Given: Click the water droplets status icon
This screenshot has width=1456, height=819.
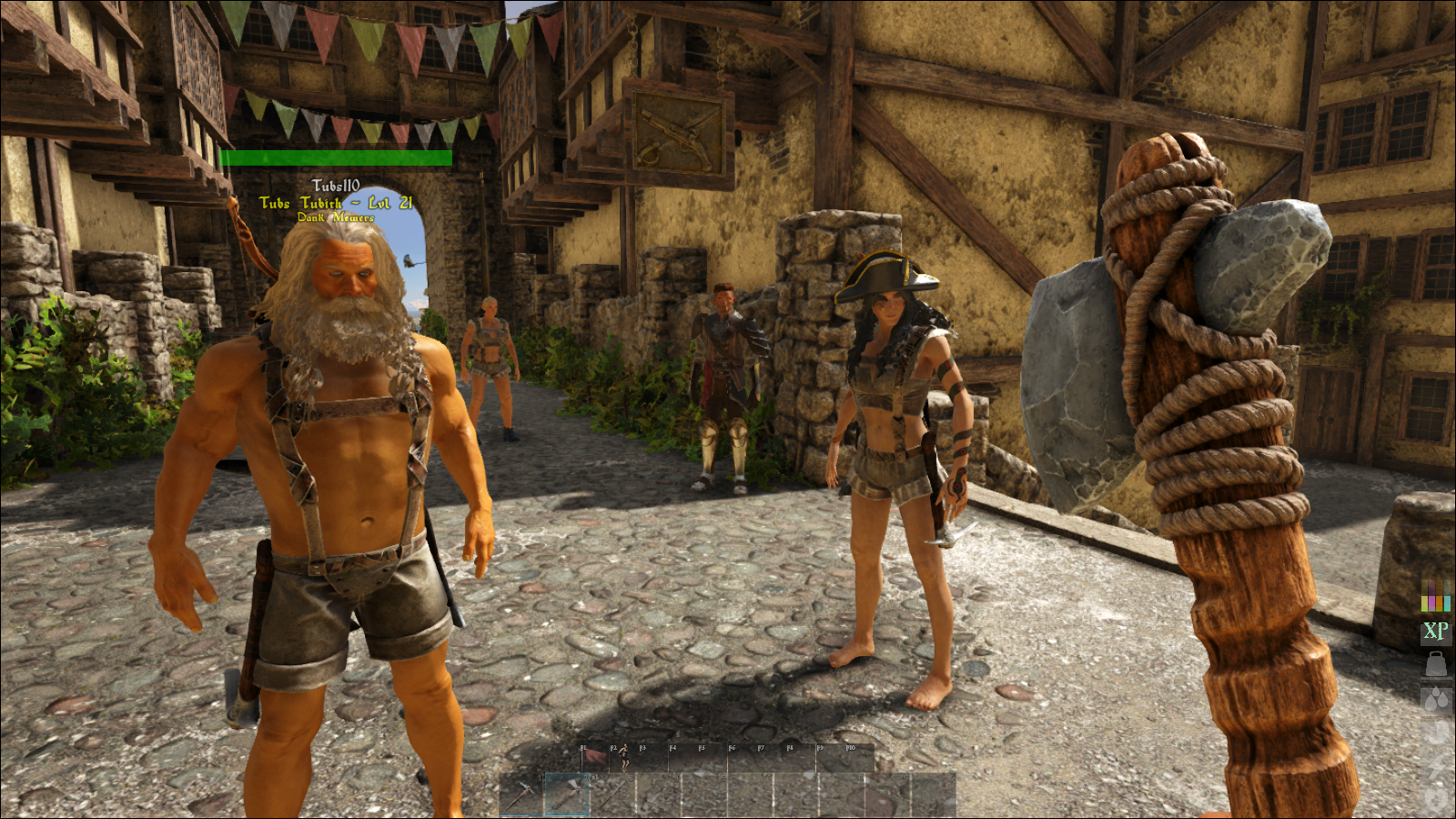Looking at the screenshot, I should [x=1437, y=697].
